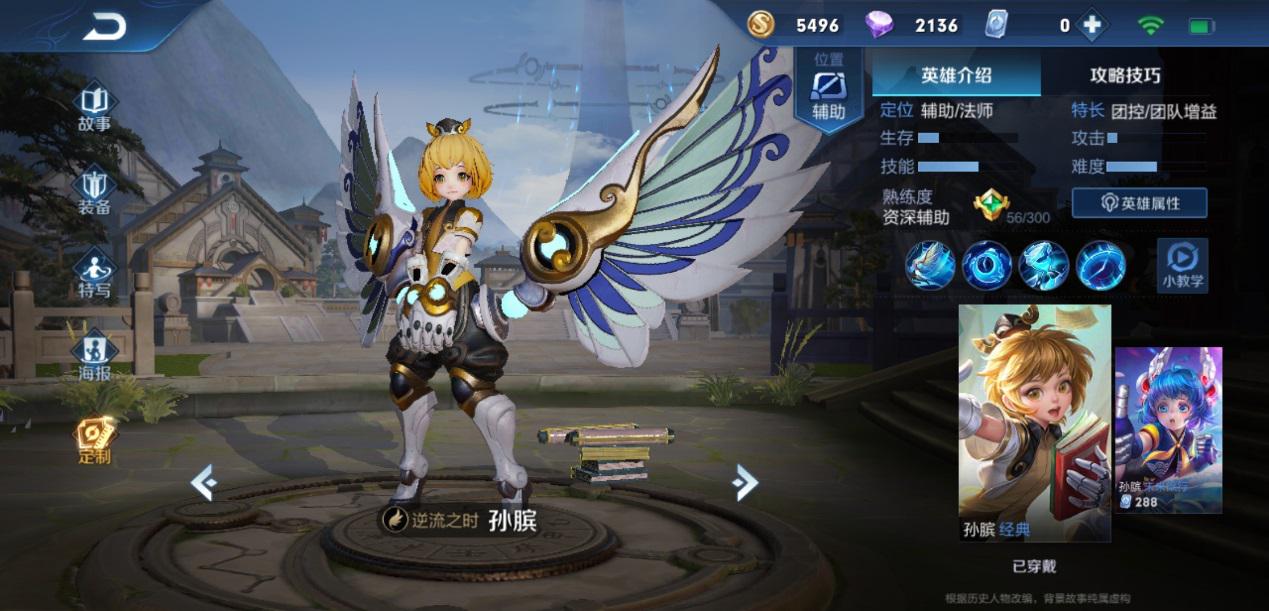This screenshot has width=1269, height=611.
Task: Switch to next hero with right arrow
Action: coord(744,483)
